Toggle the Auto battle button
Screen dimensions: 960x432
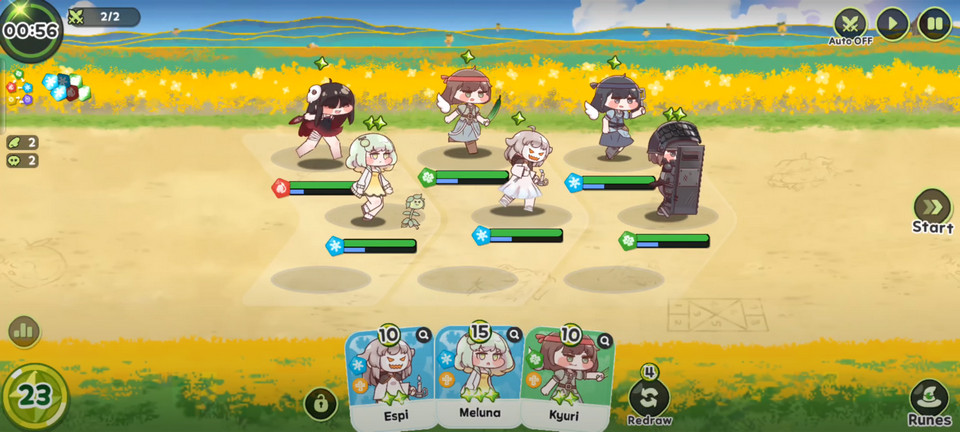[850, 24]
